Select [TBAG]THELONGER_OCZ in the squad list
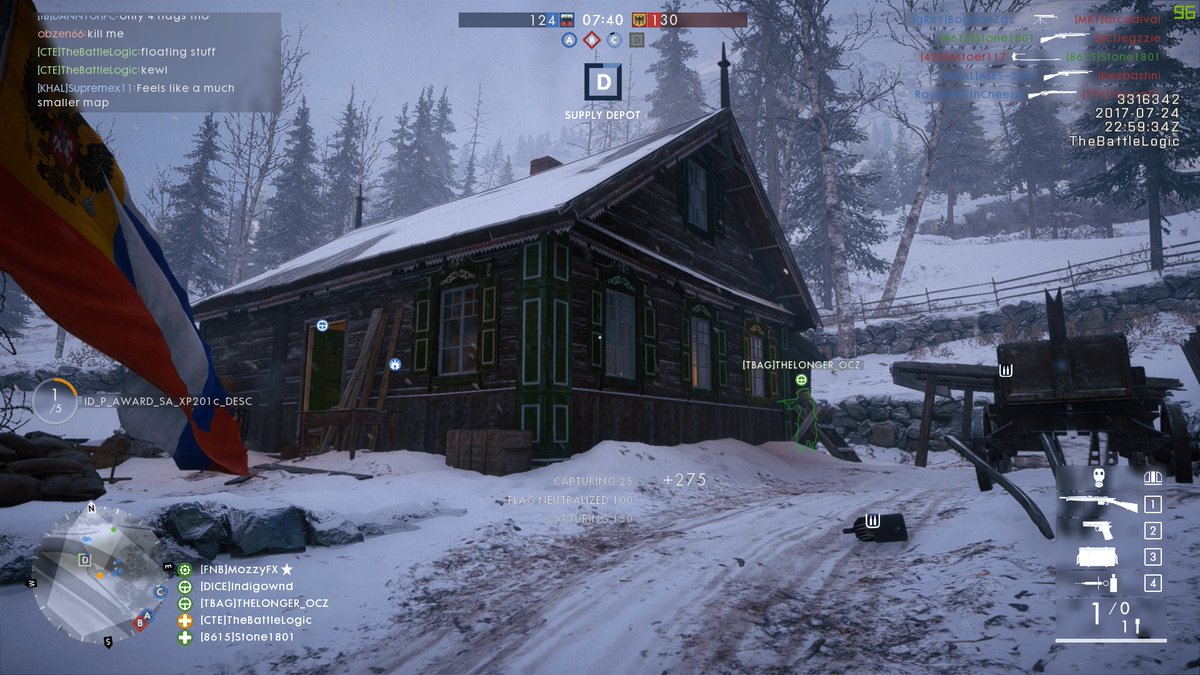The width and height of the screenshot is (1200, 675). (x=263, y=603)
